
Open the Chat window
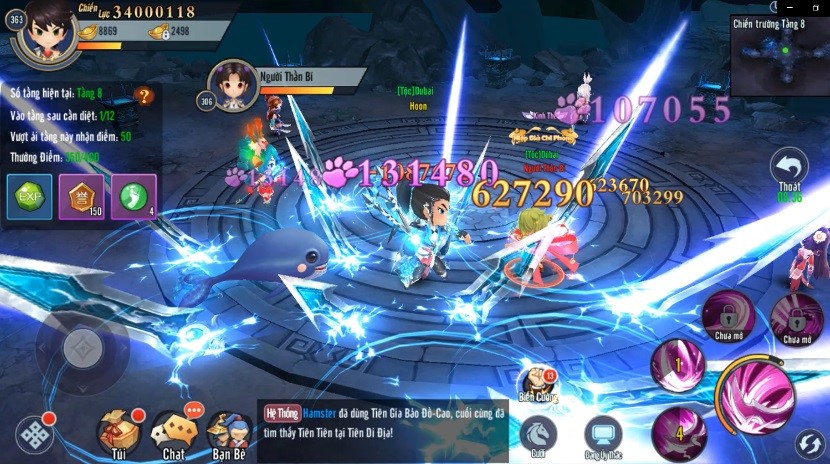(173, 431)
